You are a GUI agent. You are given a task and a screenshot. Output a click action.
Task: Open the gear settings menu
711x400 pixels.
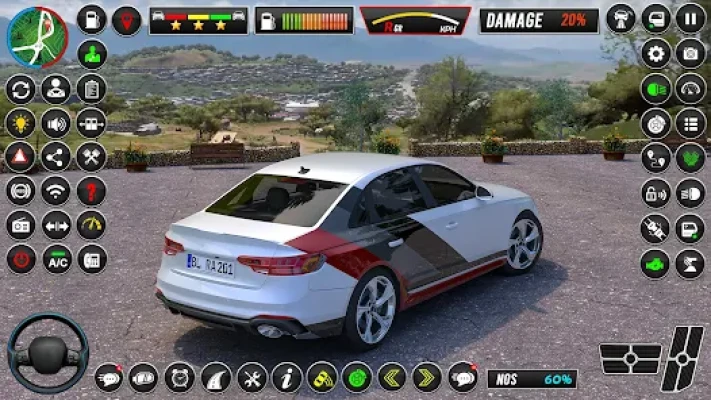(656, 53)
